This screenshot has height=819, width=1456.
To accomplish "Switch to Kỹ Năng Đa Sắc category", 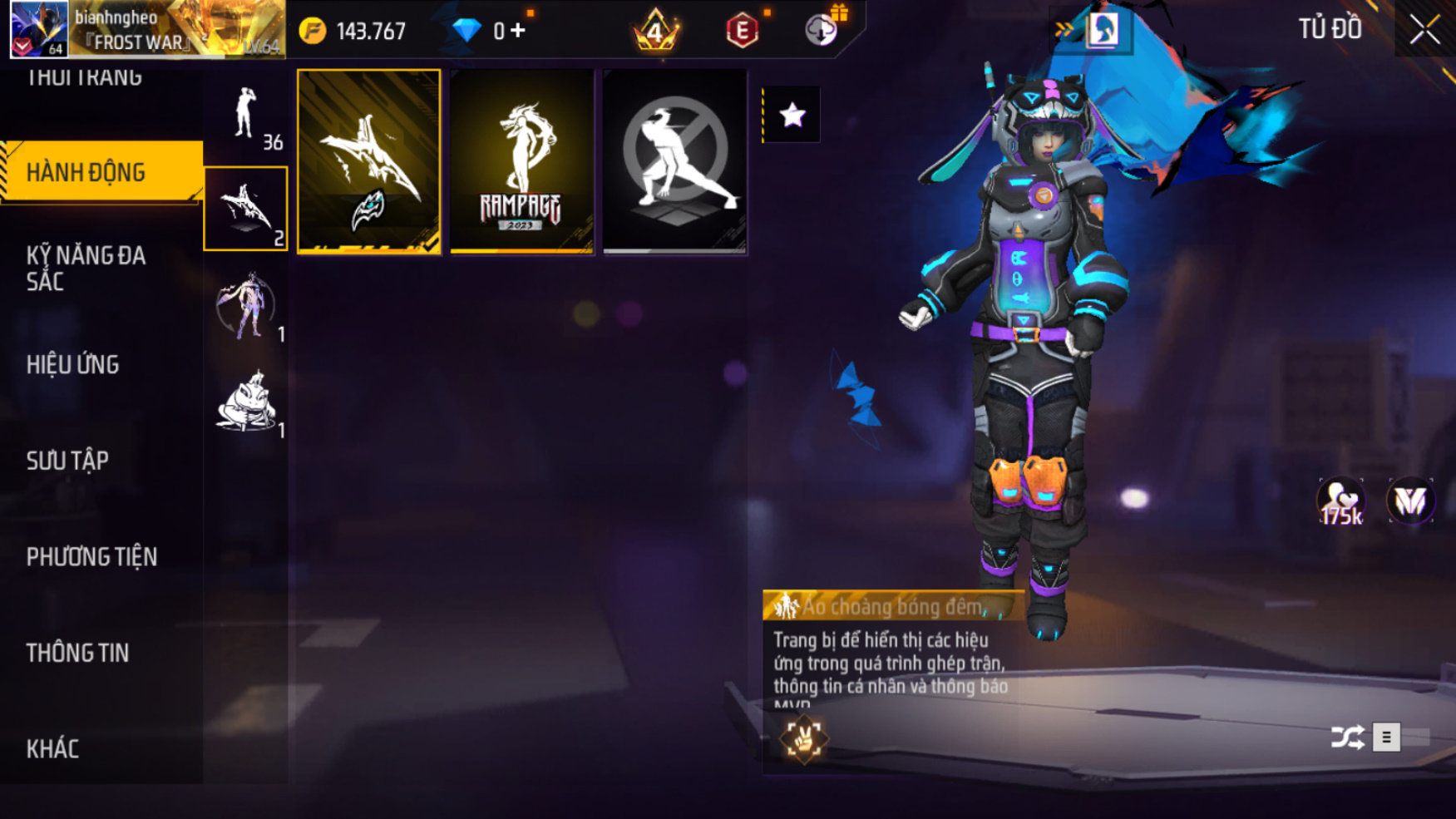I will click(x=86, y=268).
